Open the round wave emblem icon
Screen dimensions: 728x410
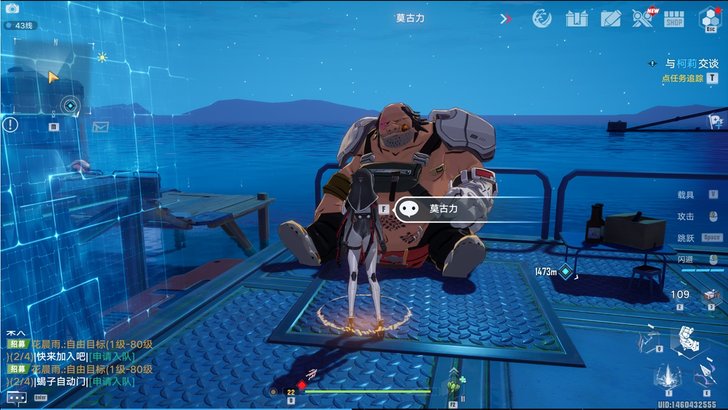tap(542, 18)
